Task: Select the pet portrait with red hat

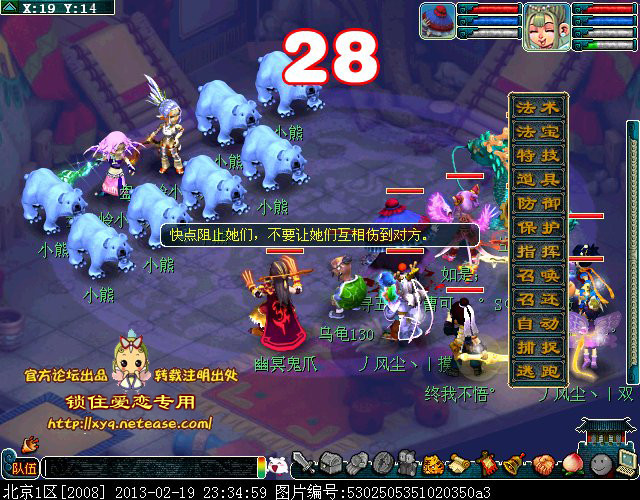Action: pyautogui.click(x=437, y=20)
